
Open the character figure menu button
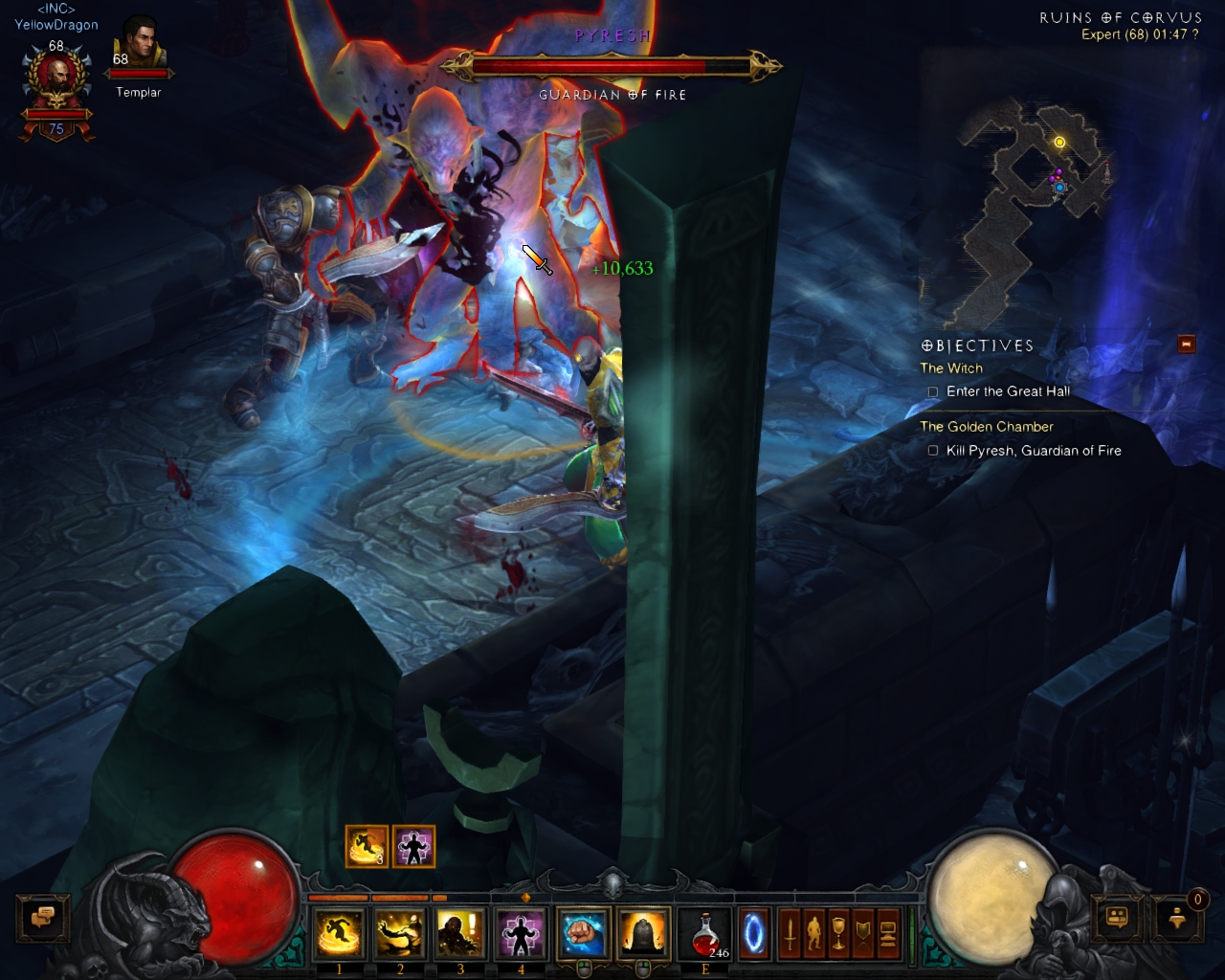pyautogui.click(x=814, y=933)
